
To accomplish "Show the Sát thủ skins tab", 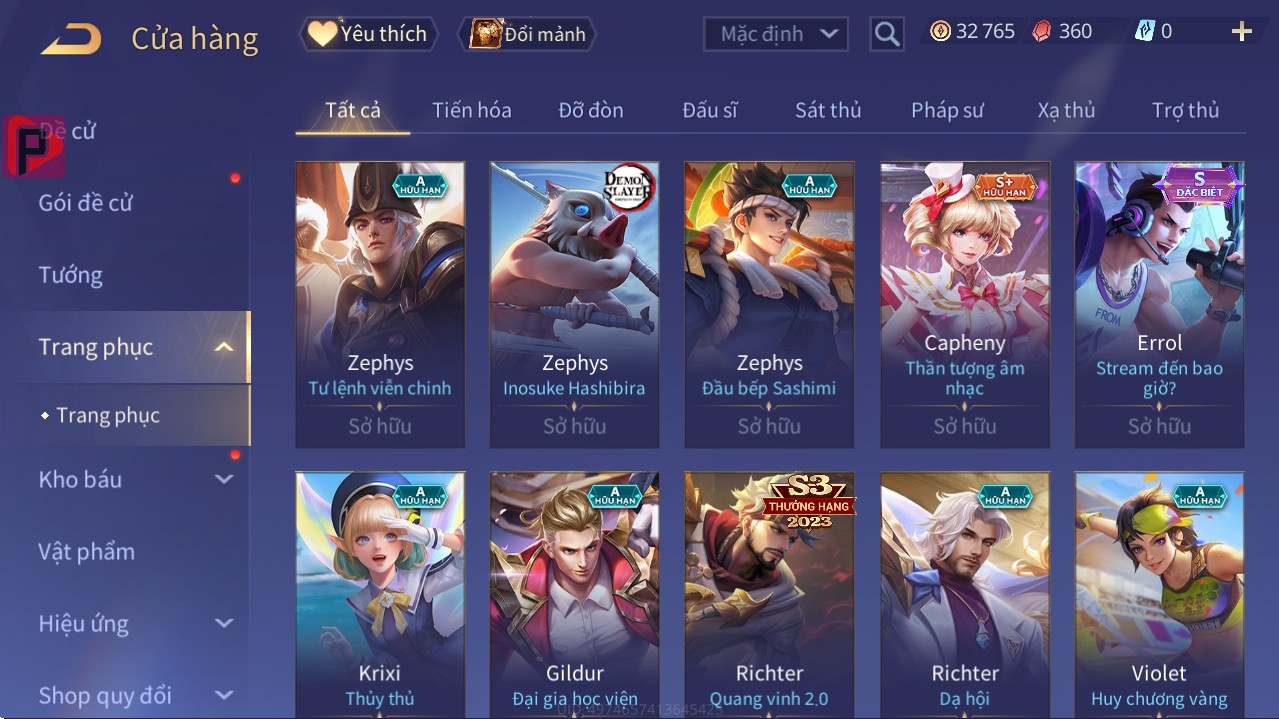I will pos(828,110).
